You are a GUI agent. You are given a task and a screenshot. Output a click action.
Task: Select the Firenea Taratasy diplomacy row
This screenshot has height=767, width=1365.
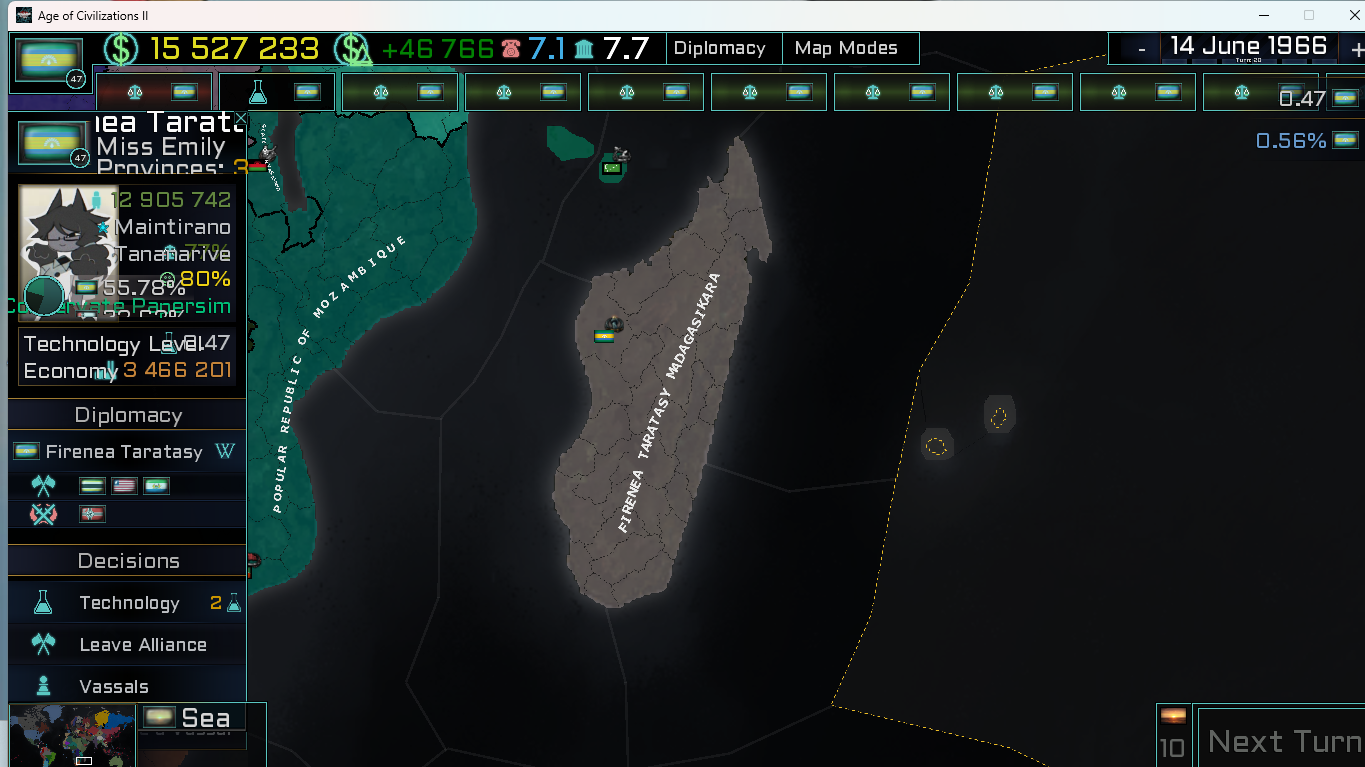124,452
